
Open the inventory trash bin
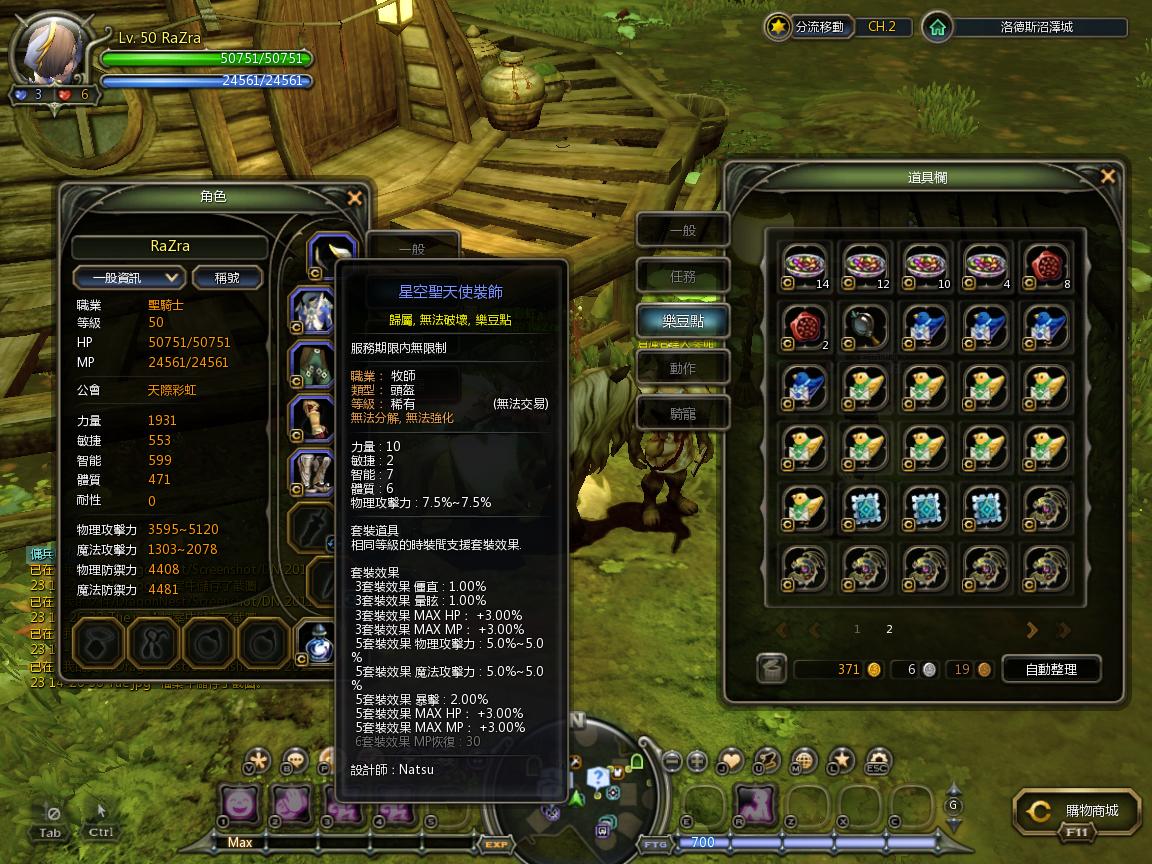click(x=771, y=669)
